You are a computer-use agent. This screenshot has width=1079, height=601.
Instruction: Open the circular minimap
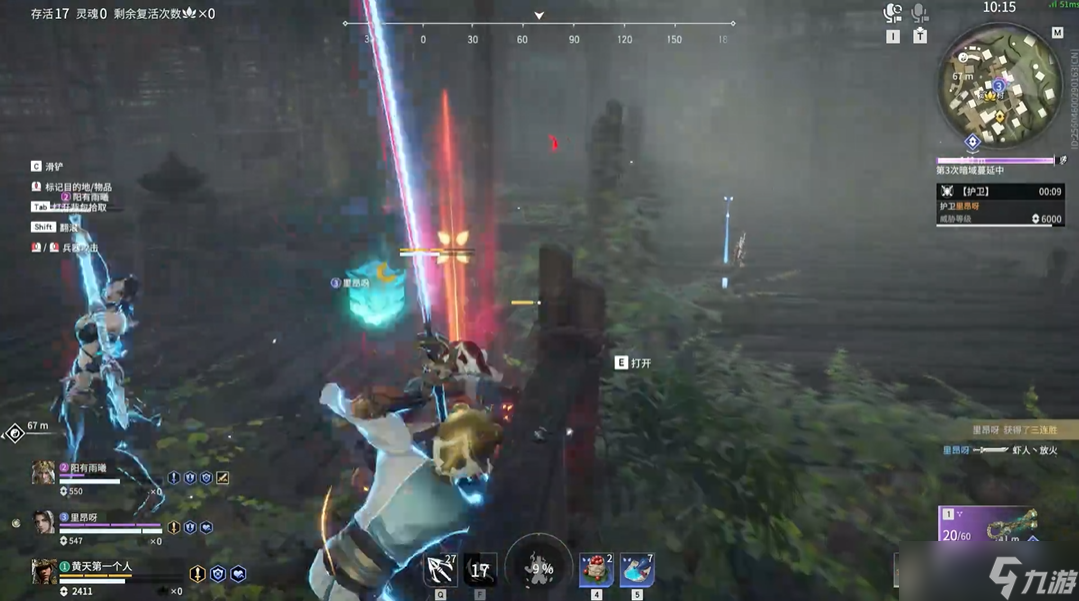click(x=998, y=87)
